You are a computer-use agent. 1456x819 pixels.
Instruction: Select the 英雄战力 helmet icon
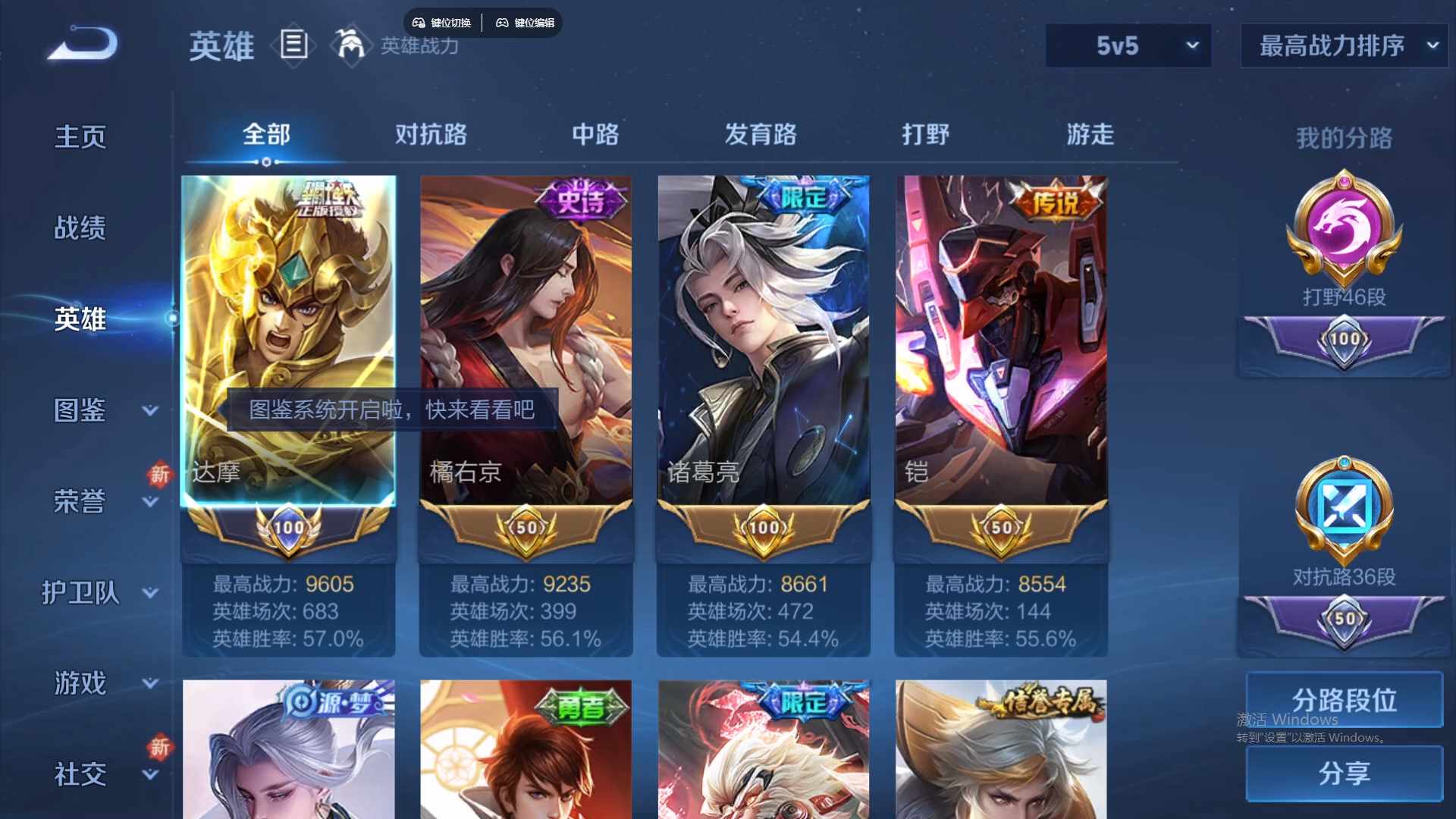347,46
